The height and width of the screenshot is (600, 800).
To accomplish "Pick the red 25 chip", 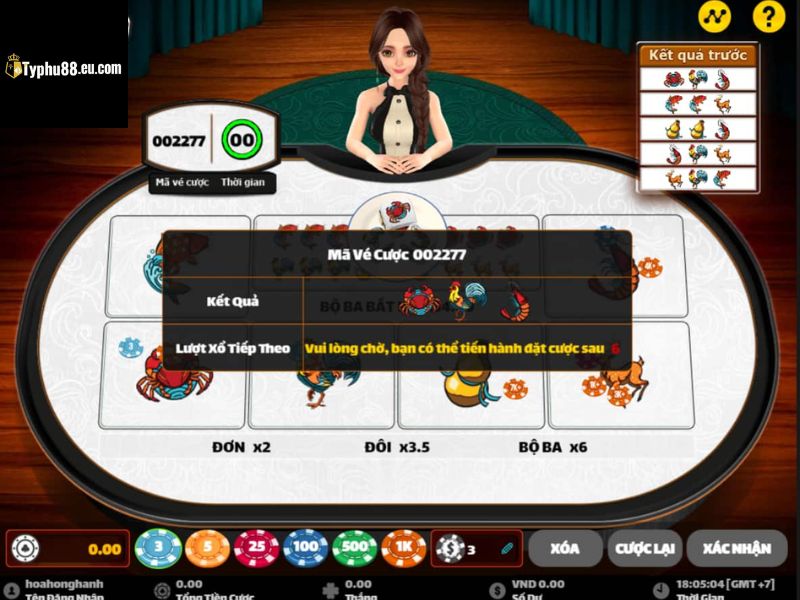I will [257, 548].
